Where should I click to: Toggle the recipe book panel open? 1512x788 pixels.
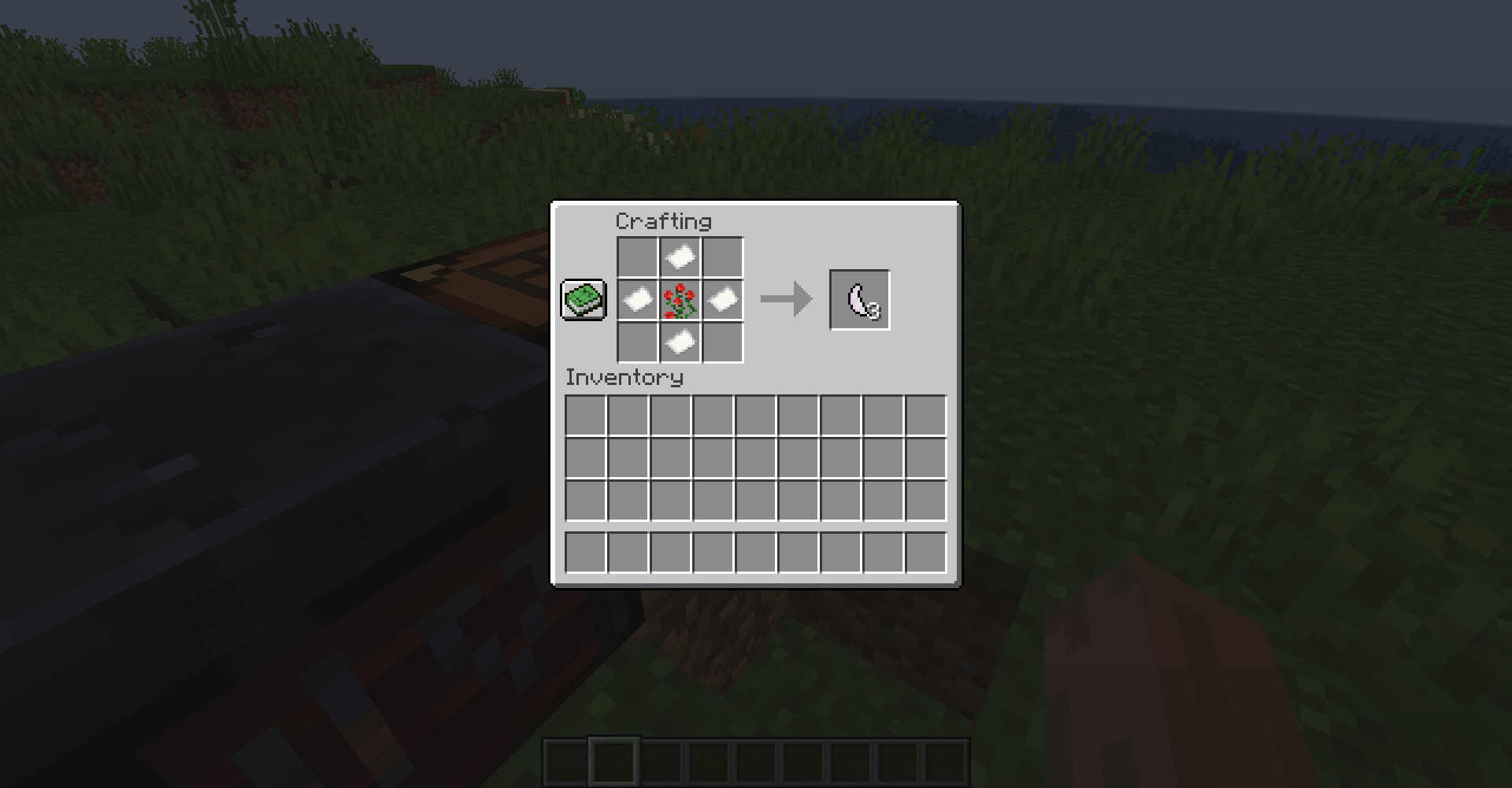pyautogui.click(x=583, y=300)
